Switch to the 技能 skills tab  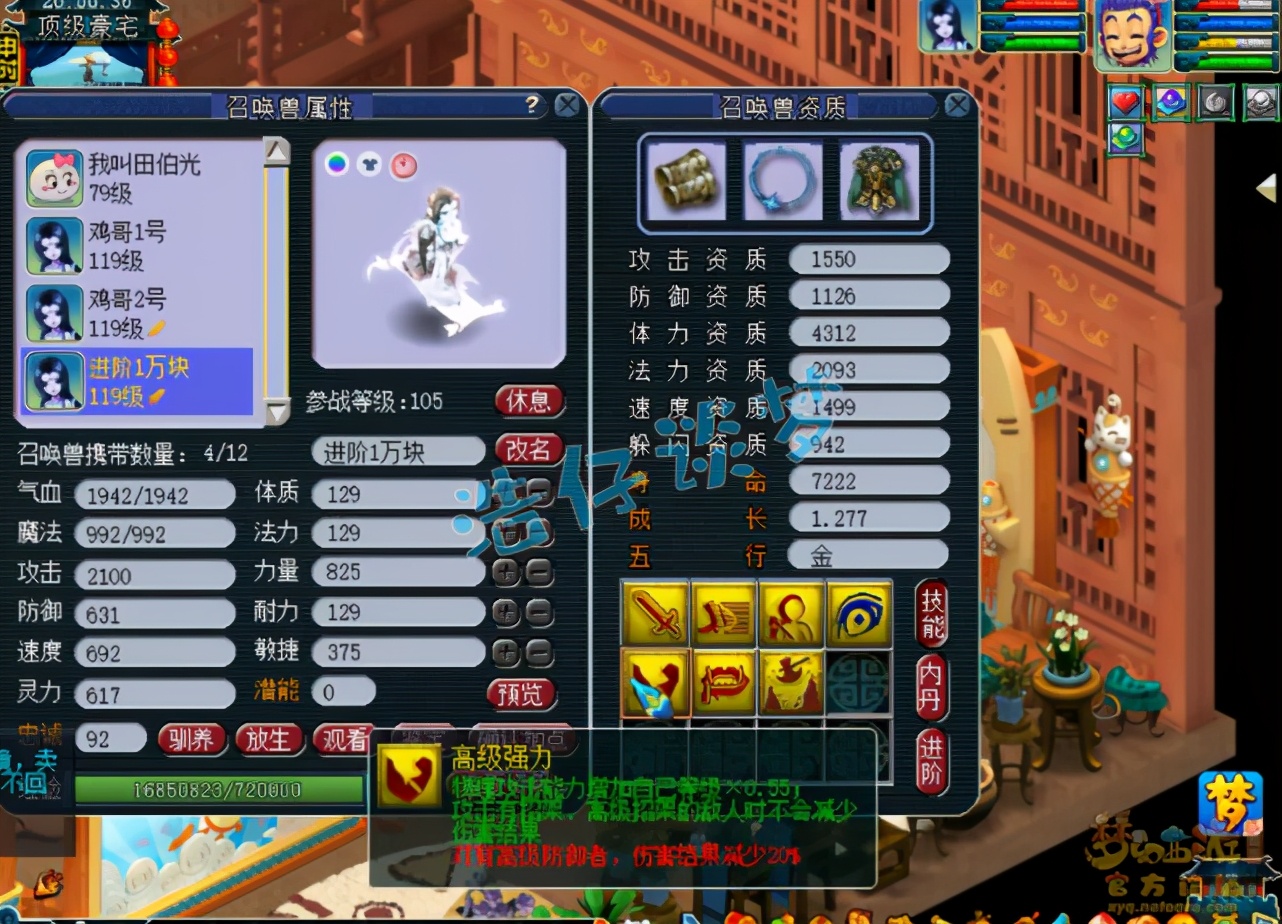click(932, 613)
